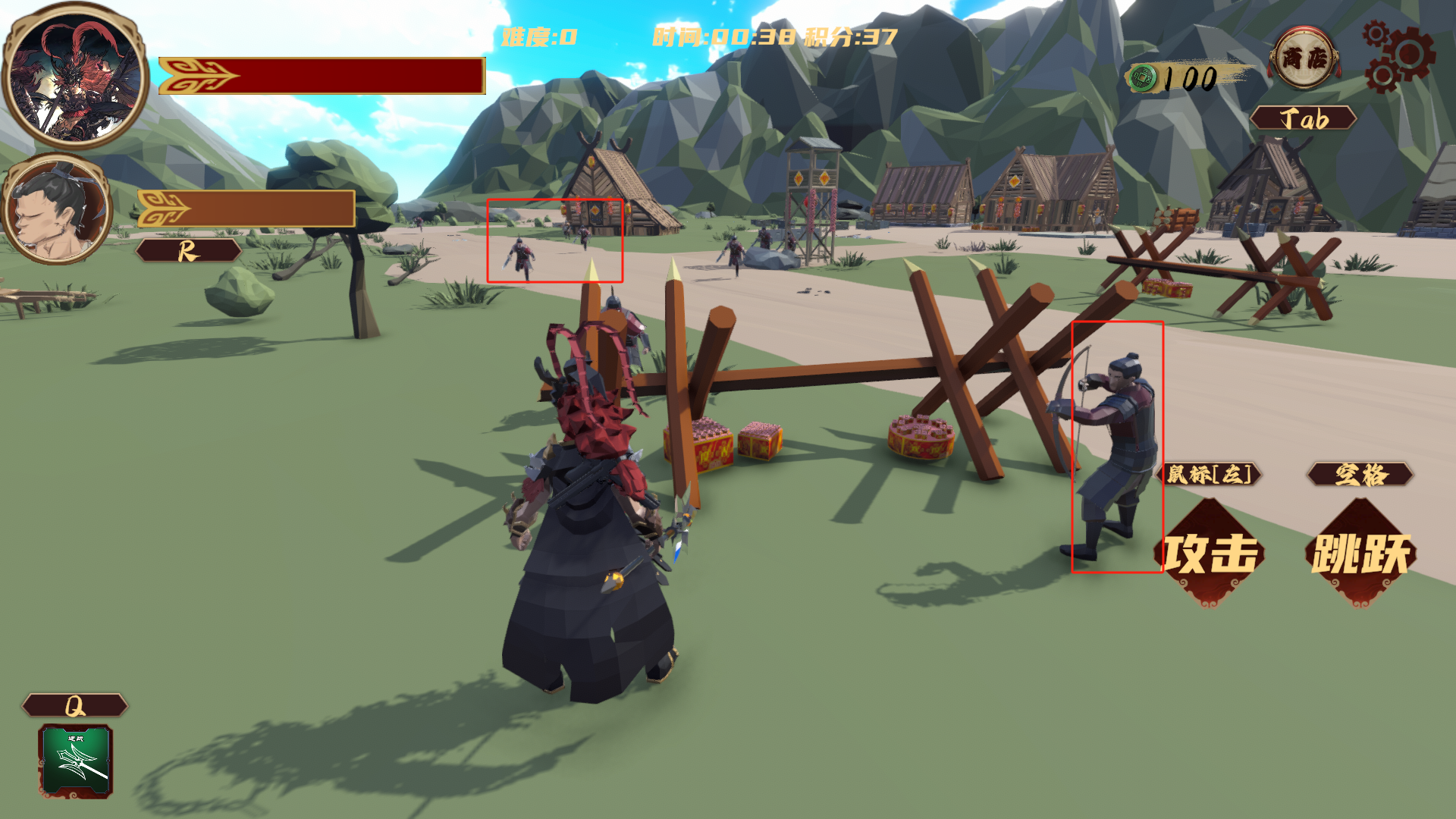Open settings via the gear icon
The height and width of the screenshot is (819, 1456).
point(1400,57)
